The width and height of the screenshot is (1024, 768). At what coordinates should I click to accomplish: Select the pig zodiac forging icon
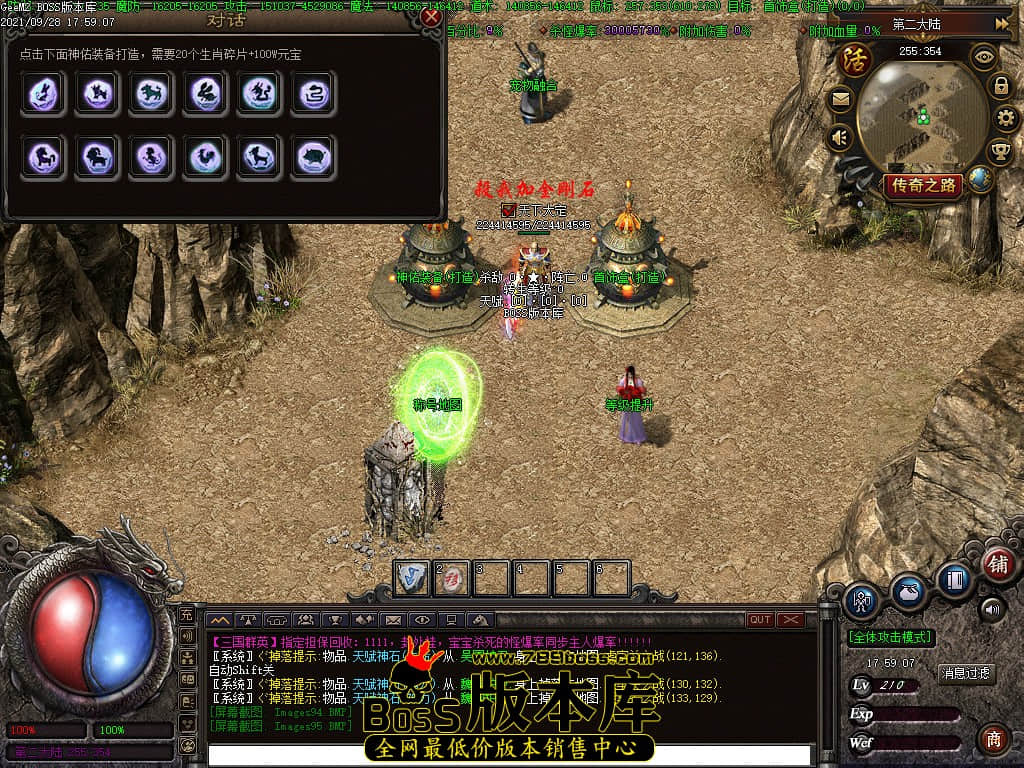pyautogui.click(x=313, y=157)
